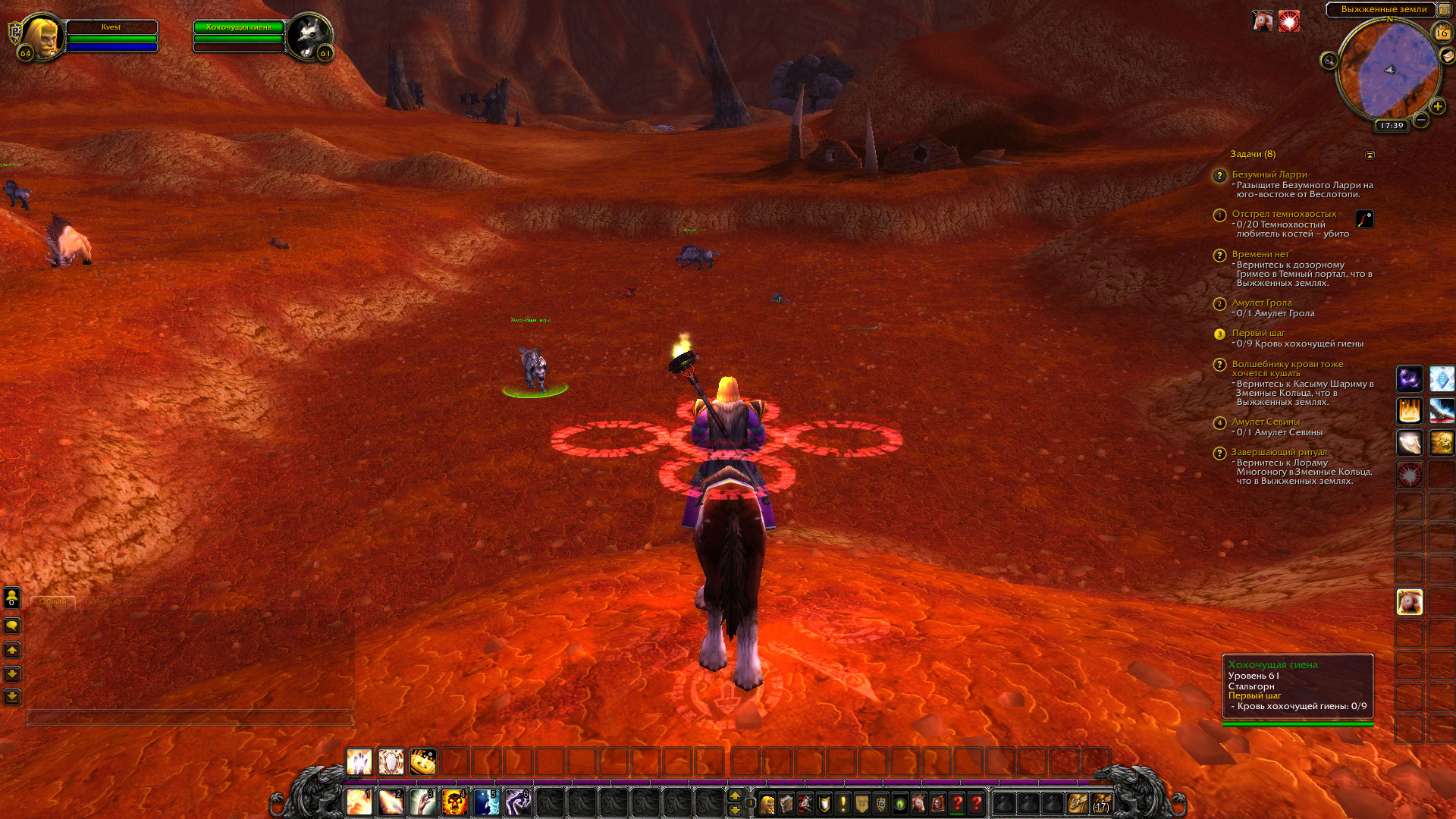1456x819 pixels.
Task: Open the Безумный Ларри quest entry
Action: coord(1269,174)
